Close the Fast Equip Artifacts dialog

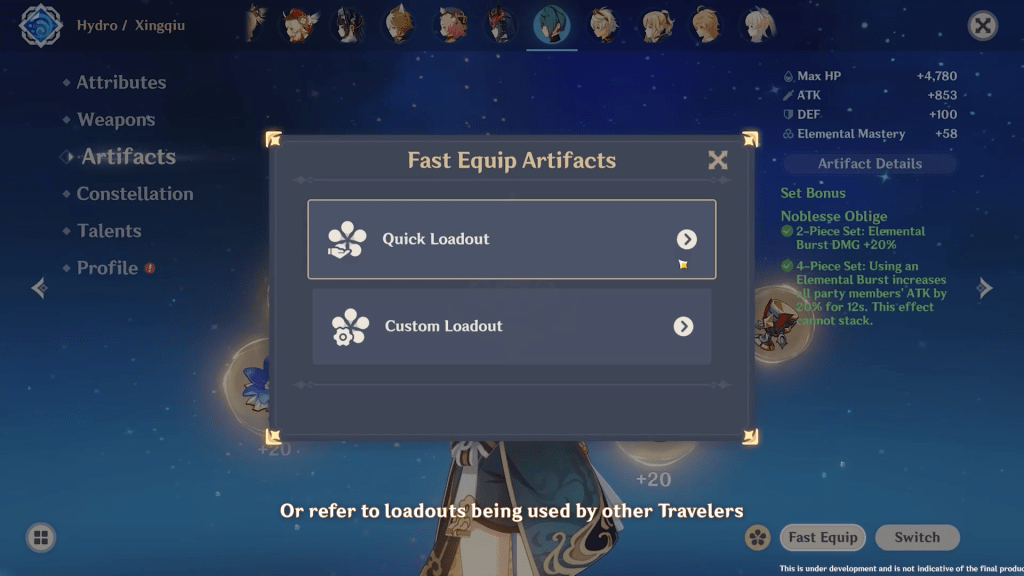717,160
